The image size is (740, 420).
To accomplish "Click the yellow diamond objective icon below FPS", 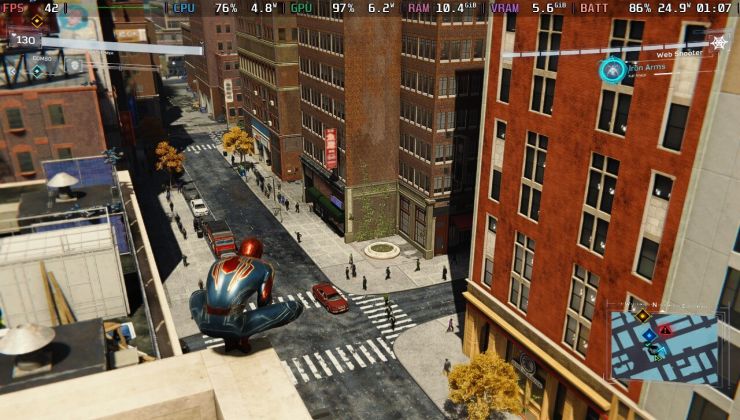I will point(37,20).
